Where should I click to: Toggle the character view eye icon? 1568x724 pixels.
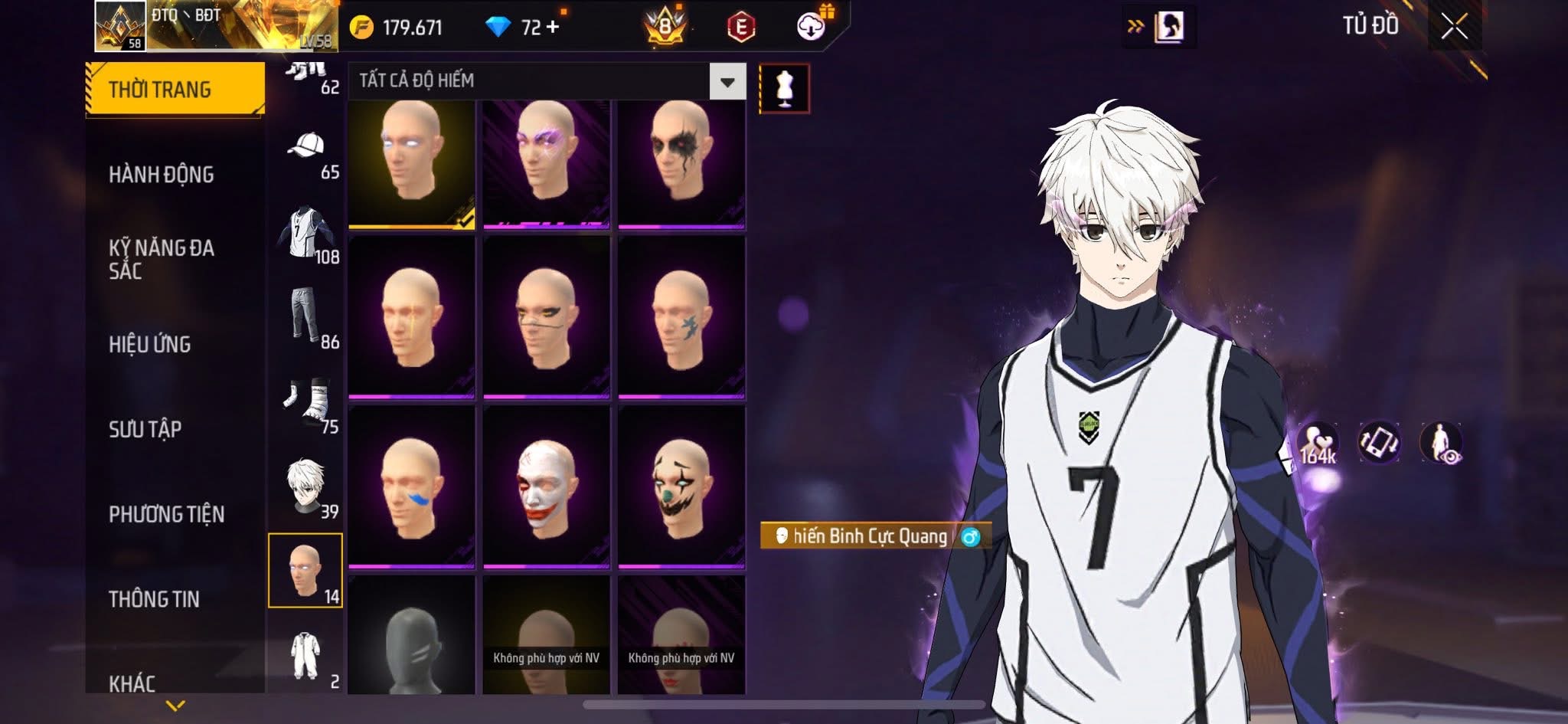[1441, 443]
